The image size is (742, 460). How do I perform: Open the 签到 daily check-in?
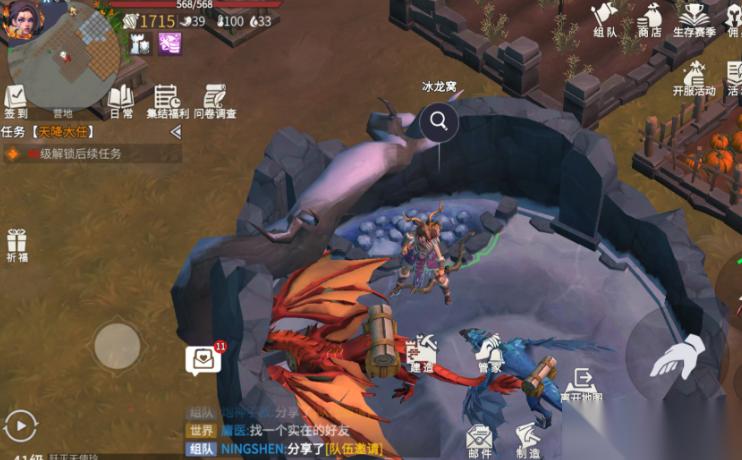tap(16, 101)
